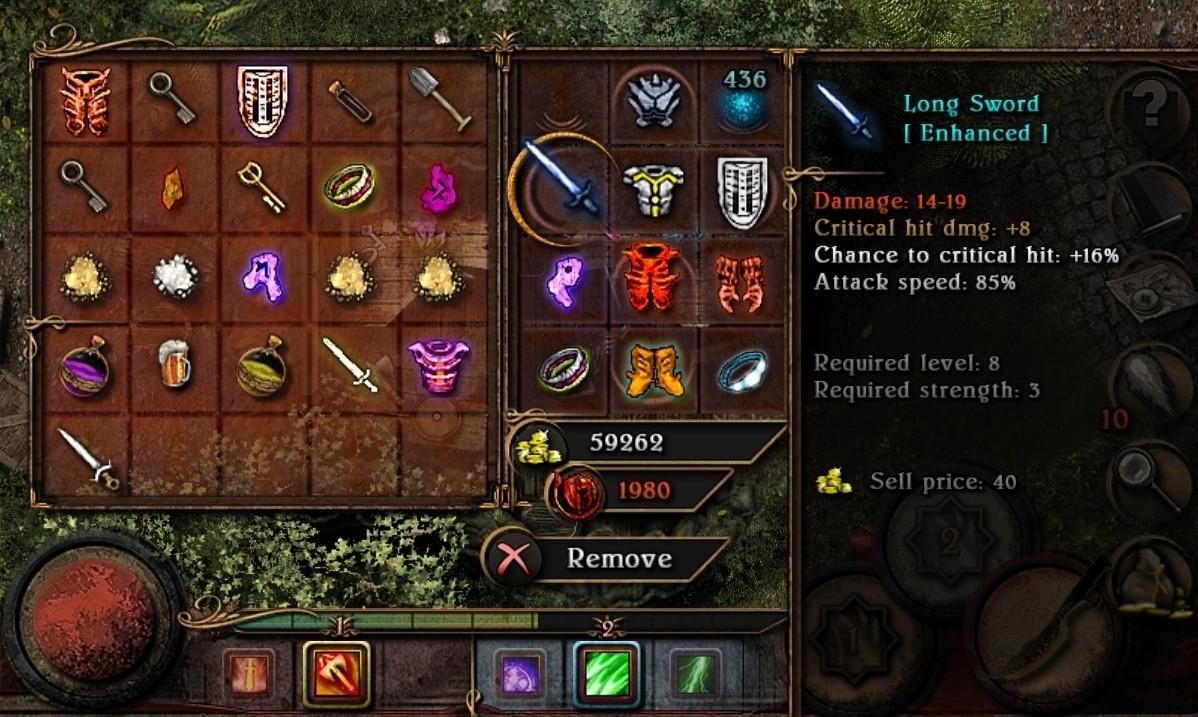
Task: Choose the beer mug item
Action: click(x=174, y=364)
